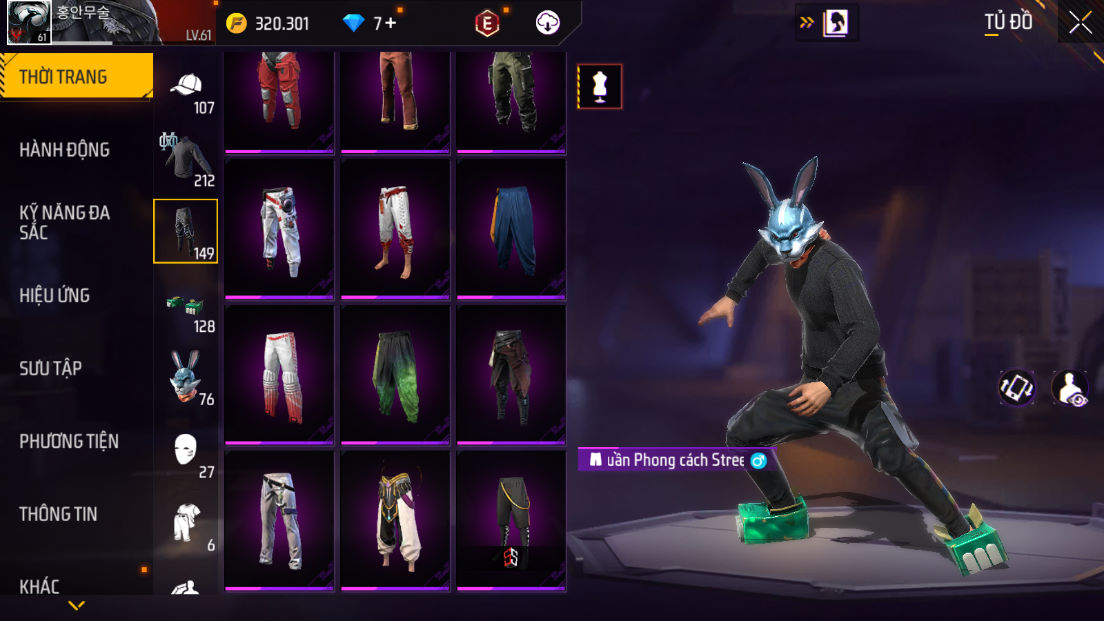
Task: Go to the SƯU TẬP tab
Action: (51, 368)
